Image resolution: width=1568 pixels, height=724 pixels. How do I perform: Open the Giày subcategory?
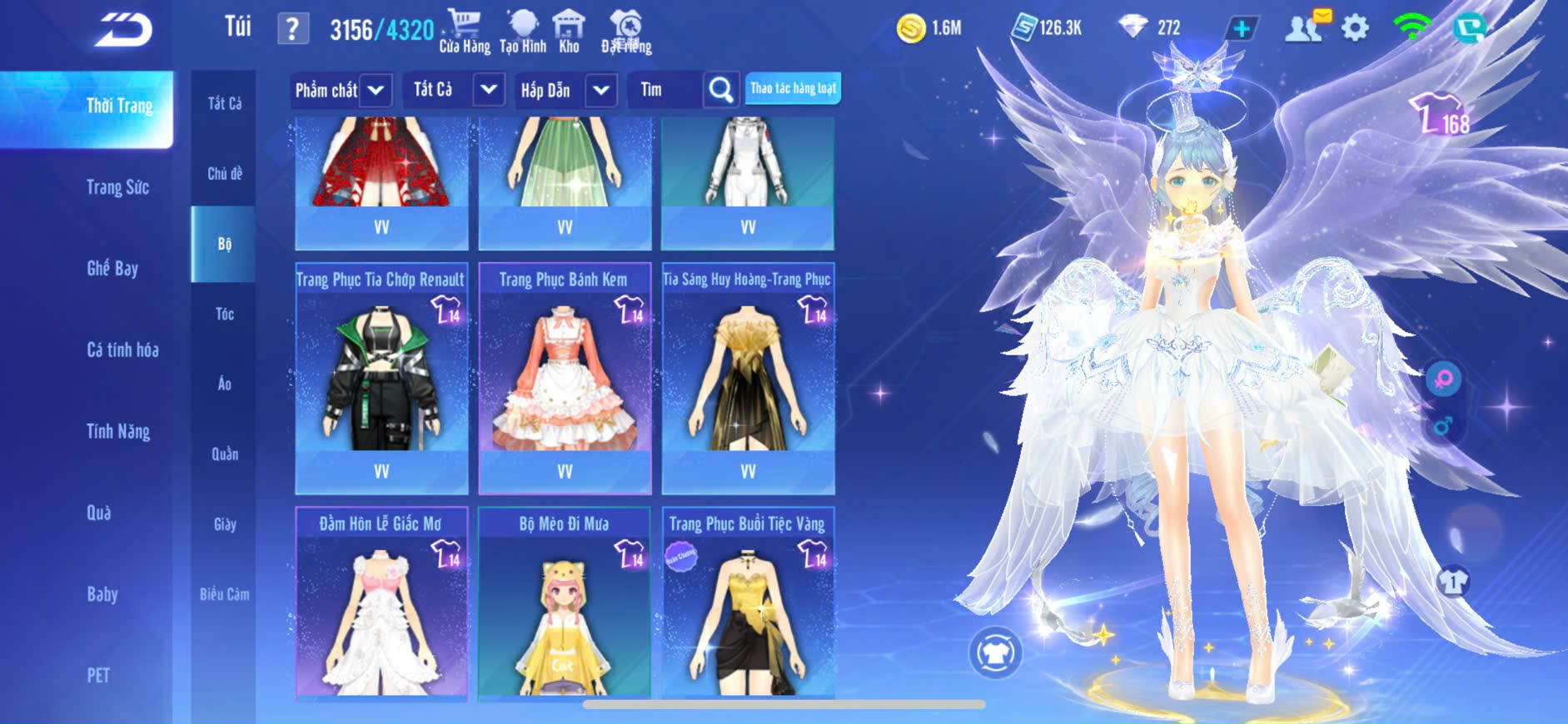click(225, 524)
